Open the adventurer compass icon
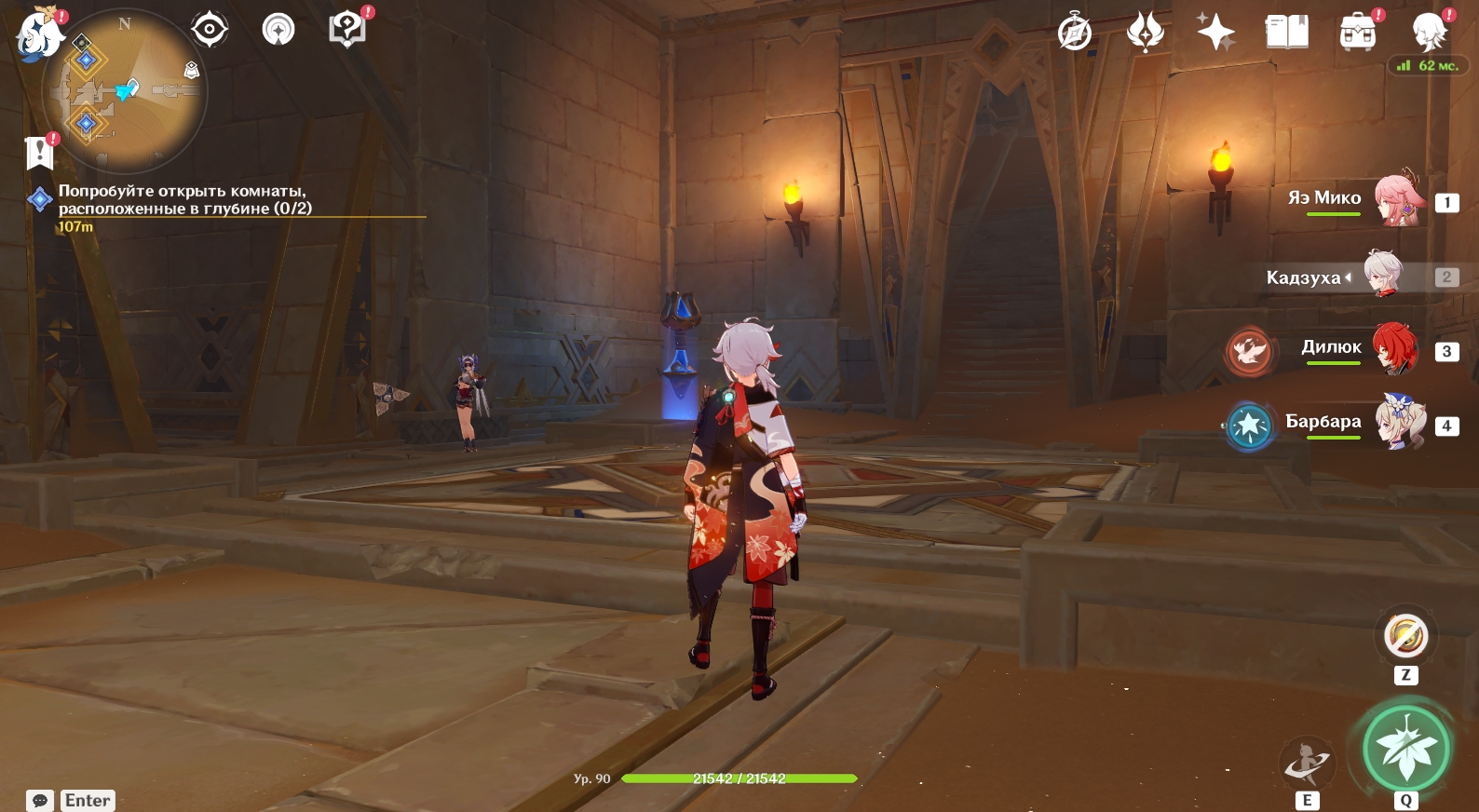Viewport: 1479px width, 812px height. tap(1075, 33)
